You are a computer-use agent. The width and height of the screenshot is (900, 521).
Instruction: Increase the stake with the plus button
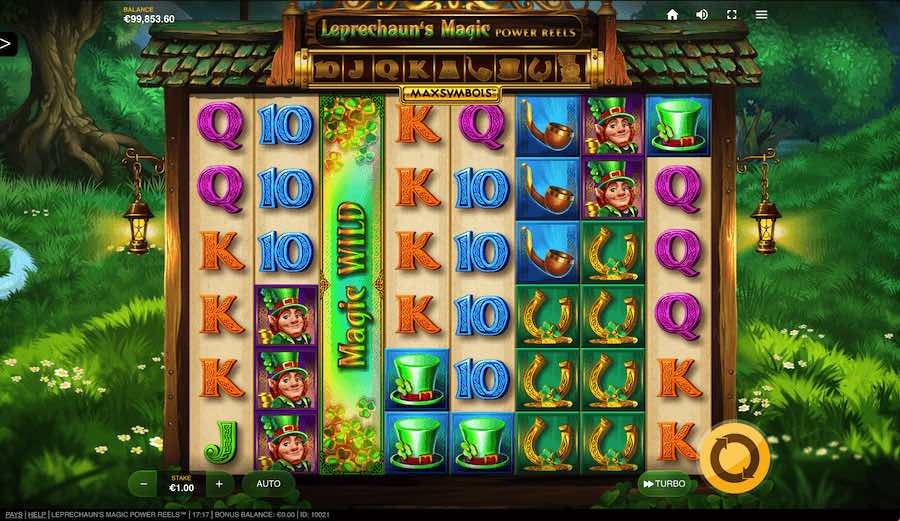click(219, 483)
